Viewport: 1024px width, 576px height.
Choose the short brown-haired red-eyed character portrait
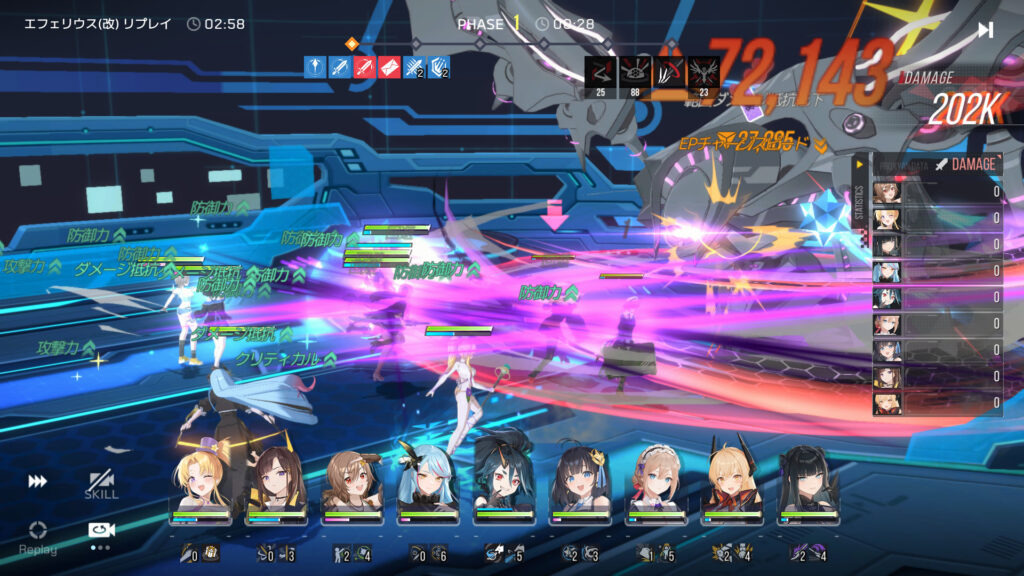point(352,484)
